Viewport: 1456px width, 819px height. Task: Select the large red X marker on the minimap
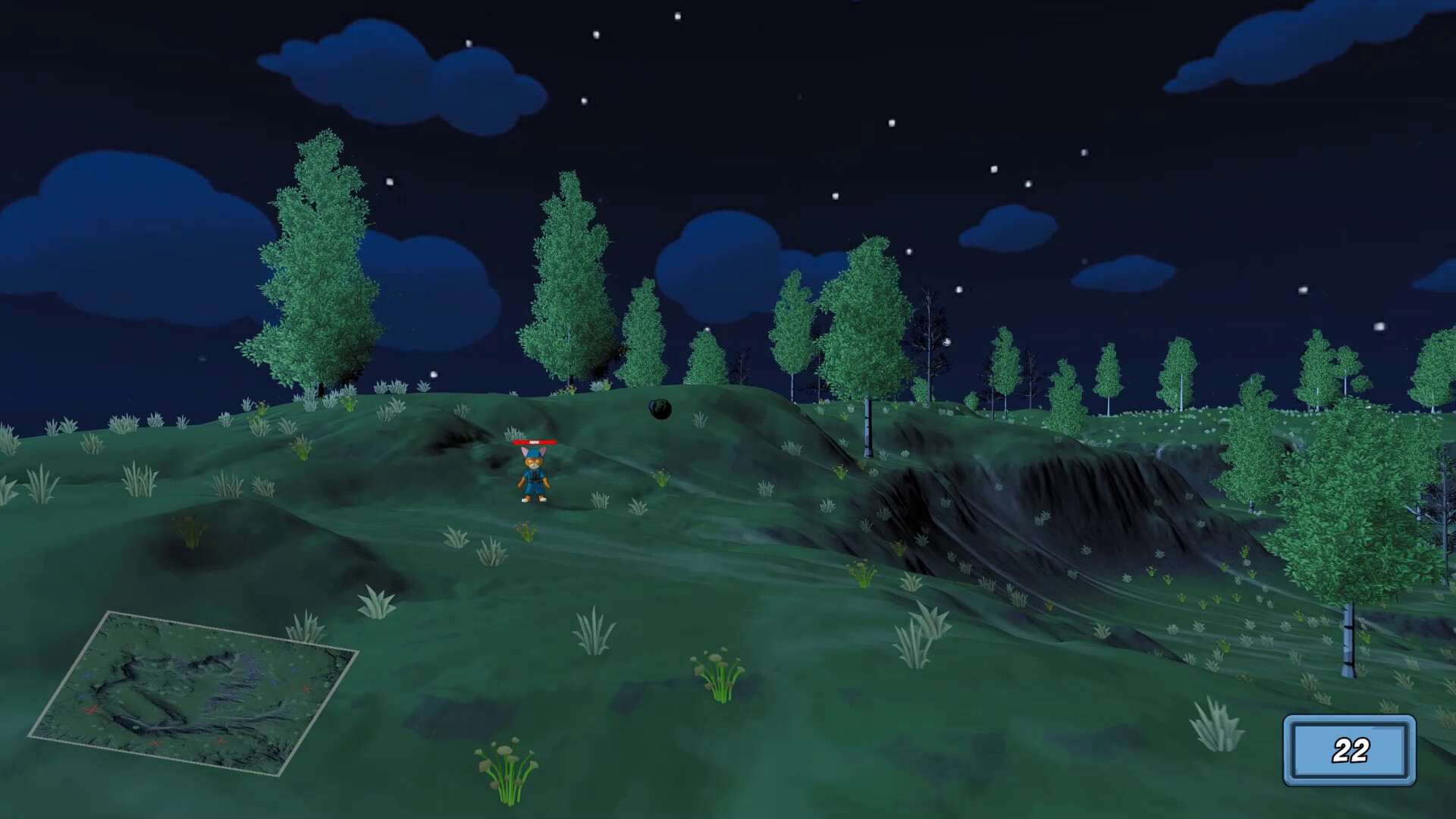93,710
